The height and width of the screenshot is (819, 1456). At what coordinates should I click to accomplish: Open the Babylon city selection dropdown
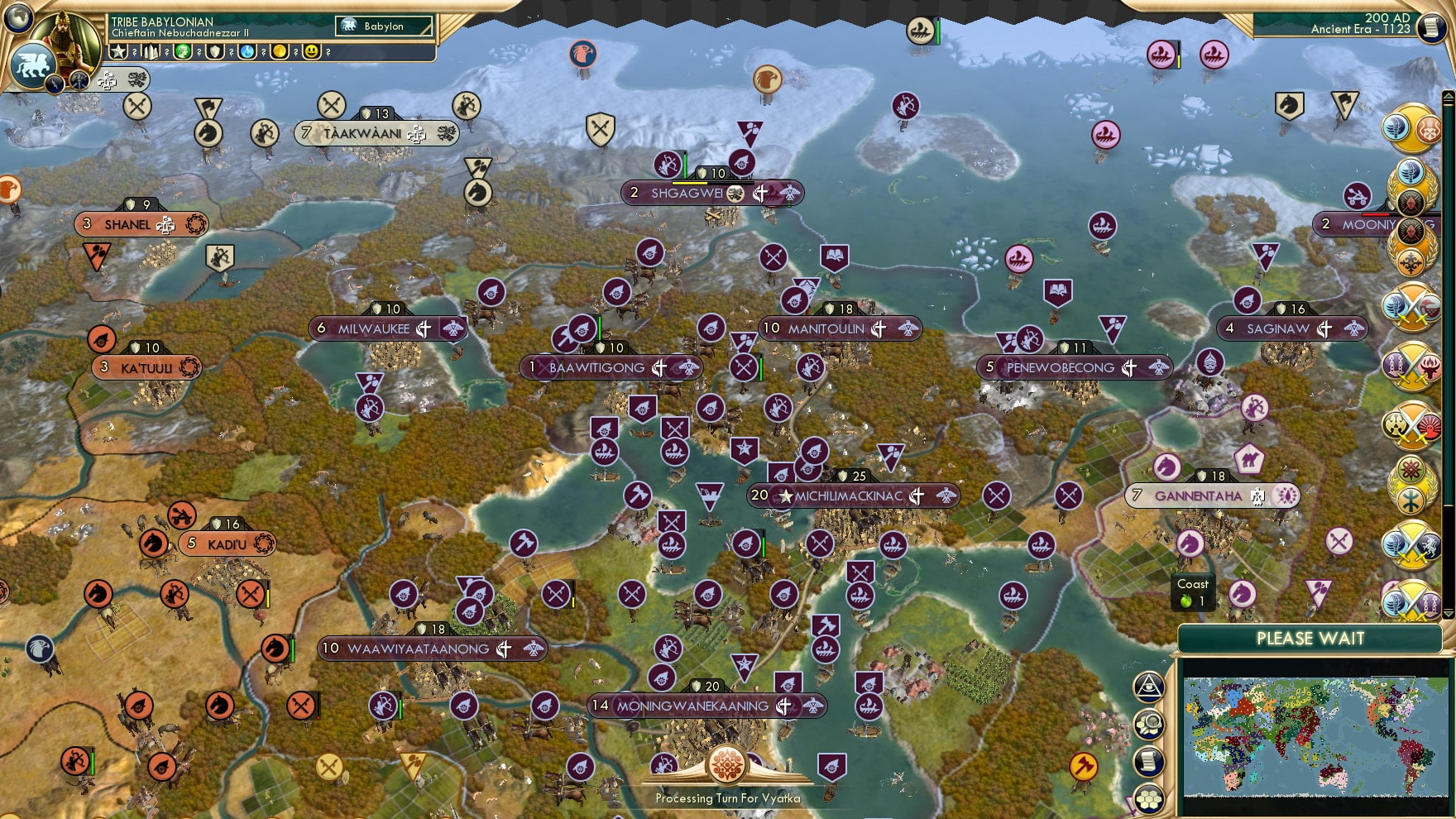[x=383, y=26]
